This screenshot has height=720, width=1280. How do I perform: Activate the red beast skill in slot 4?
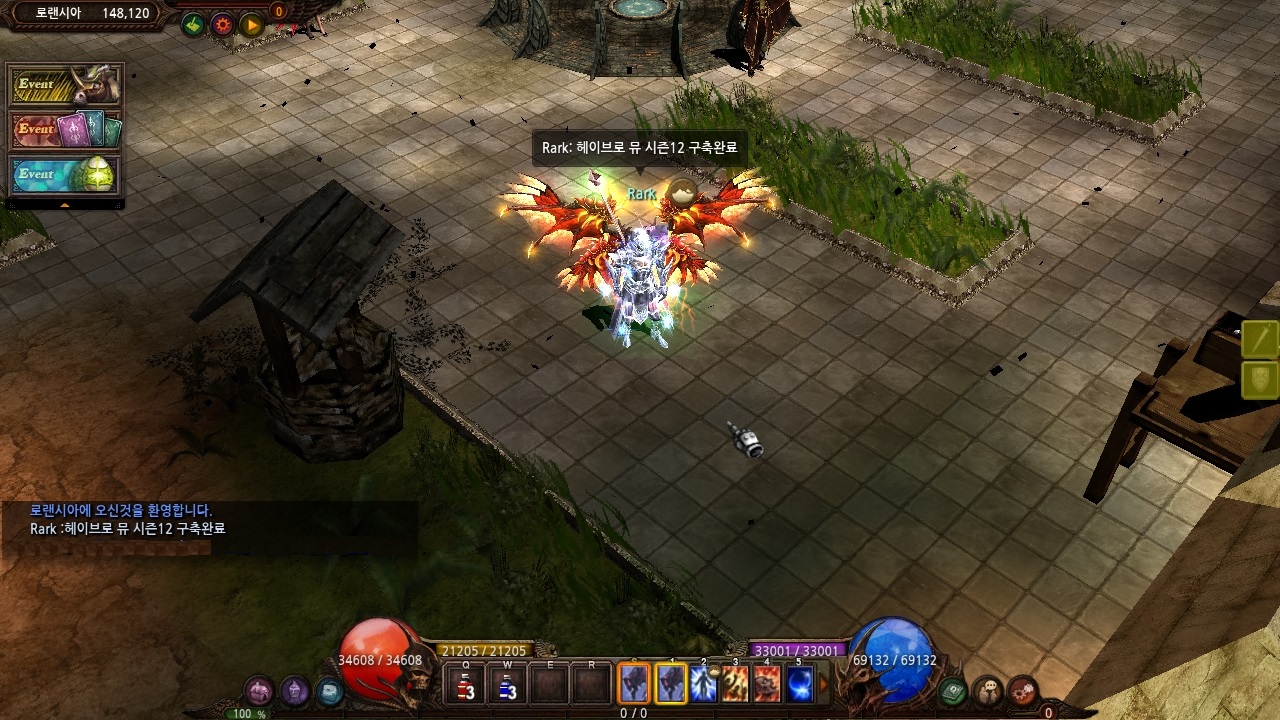[767, 684]
